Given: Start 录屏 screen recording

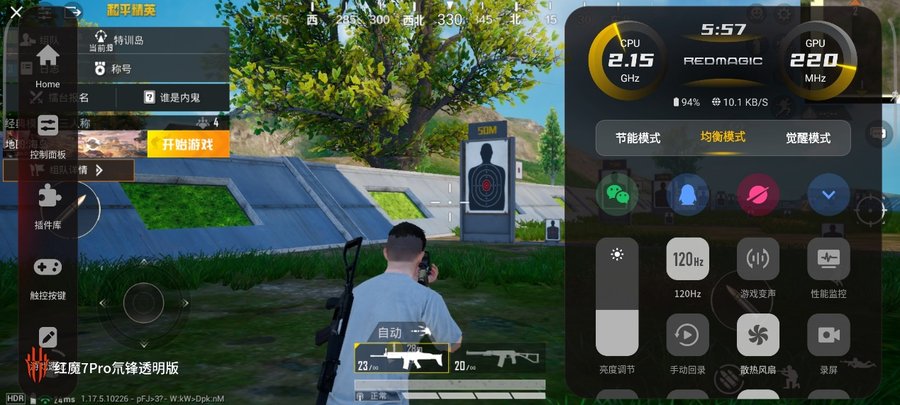Looking at the screenshot, I should click(x=828, y=335).
